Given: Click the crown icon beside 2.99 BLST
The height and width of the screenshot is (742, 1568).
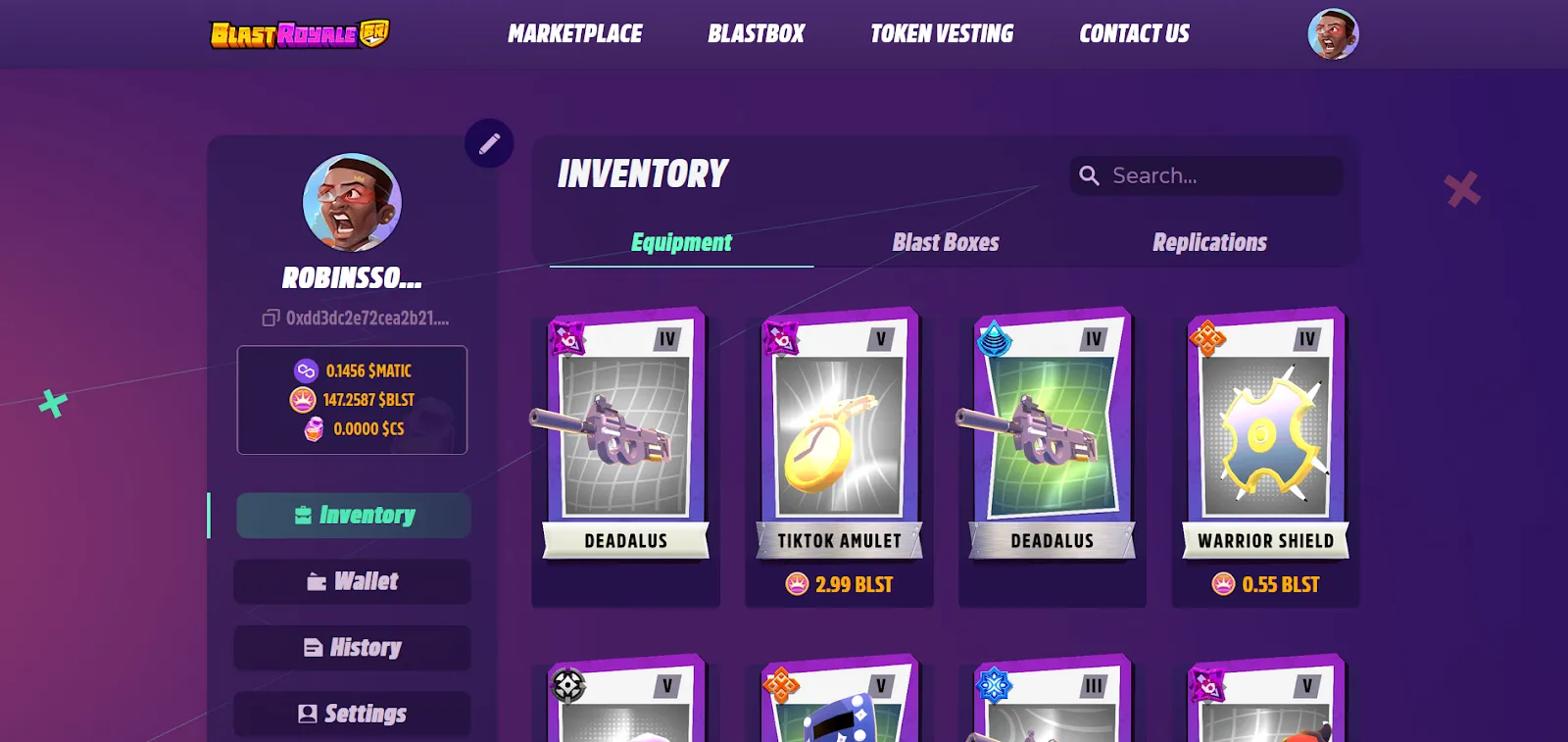Looking at the screenshot, I should 796,584.
